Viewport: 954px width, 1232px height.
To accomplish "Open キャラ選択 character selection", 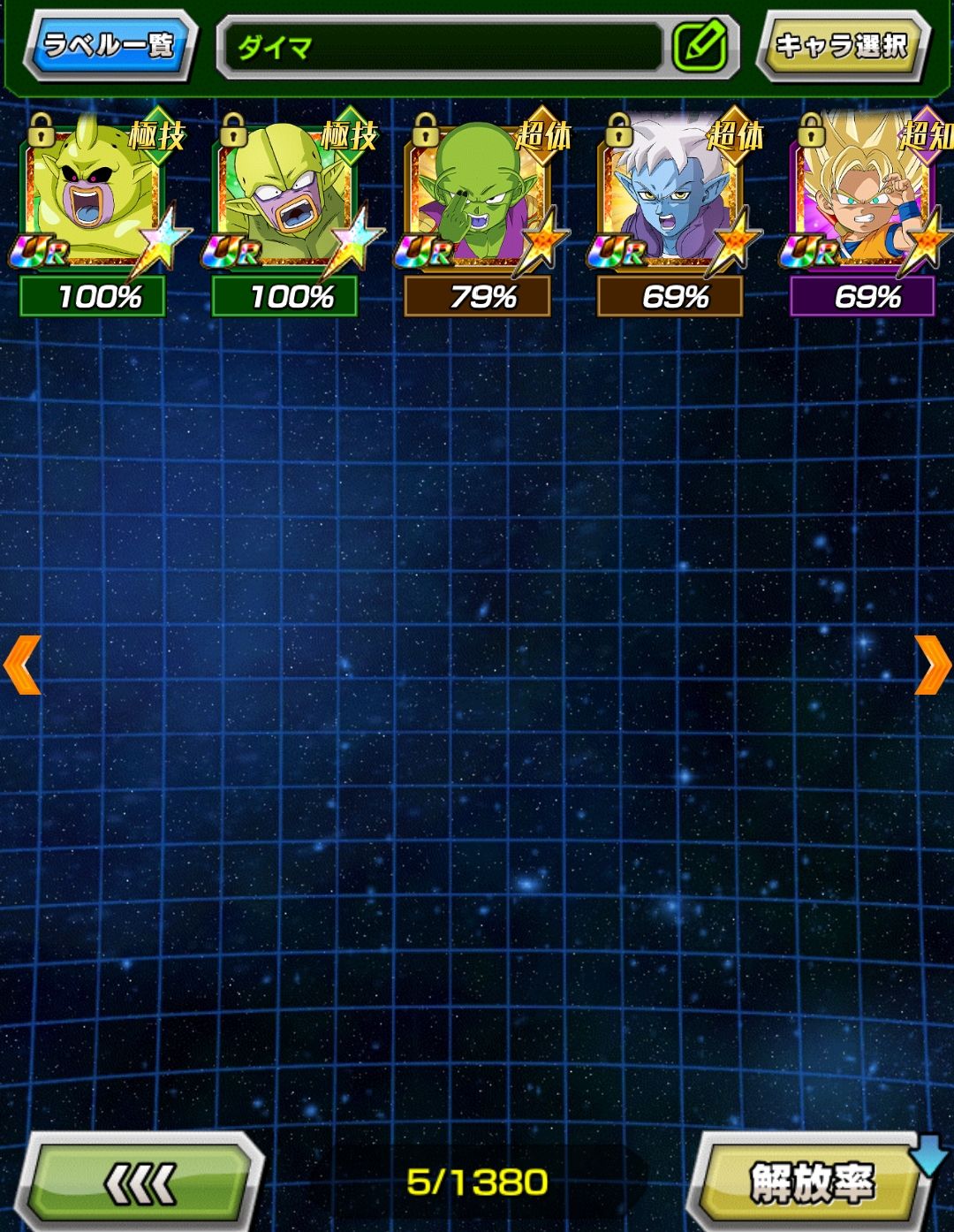I will (841, 44).
